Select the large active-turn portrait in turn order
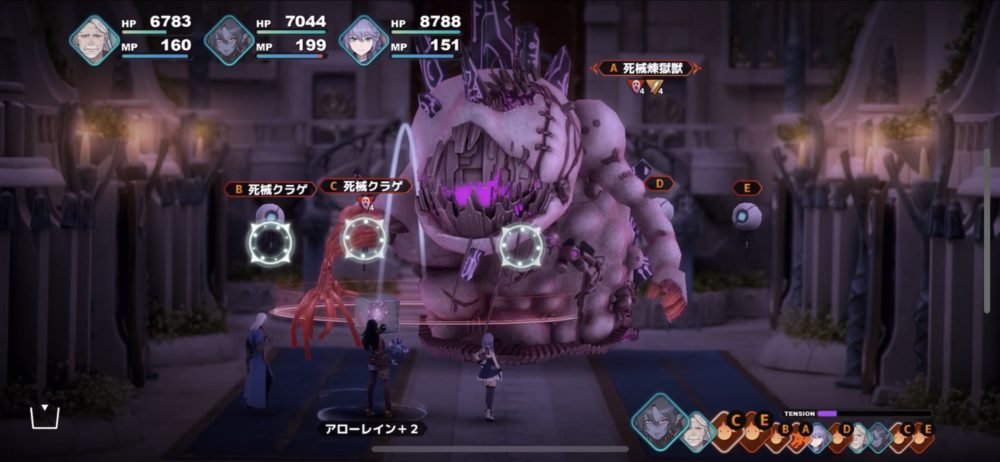The width and height of the screenshot is (1000, 462). [x=659, y=422]
